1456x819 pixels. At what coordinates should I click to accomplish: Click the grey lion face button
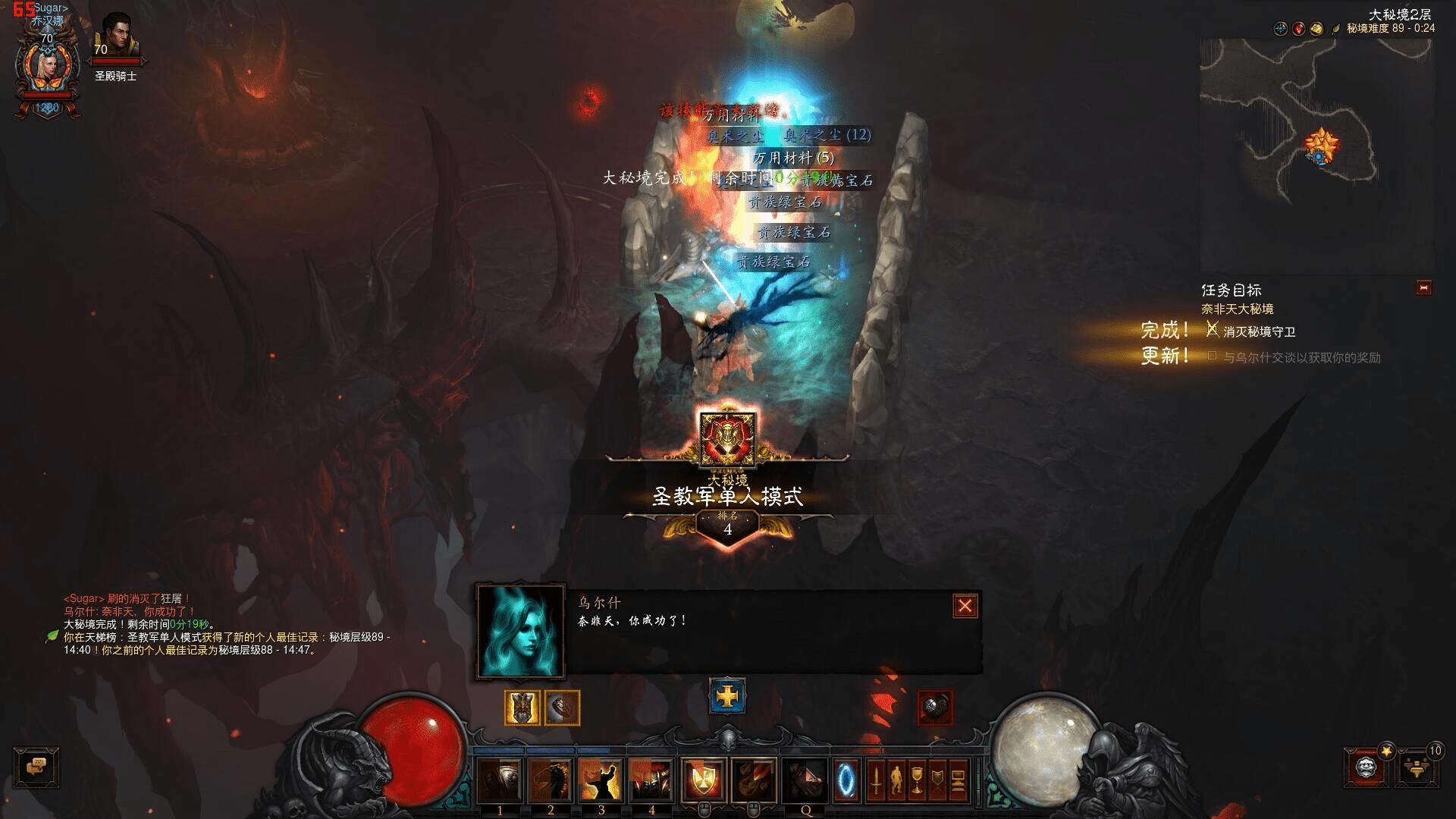tap(1367, 767)
